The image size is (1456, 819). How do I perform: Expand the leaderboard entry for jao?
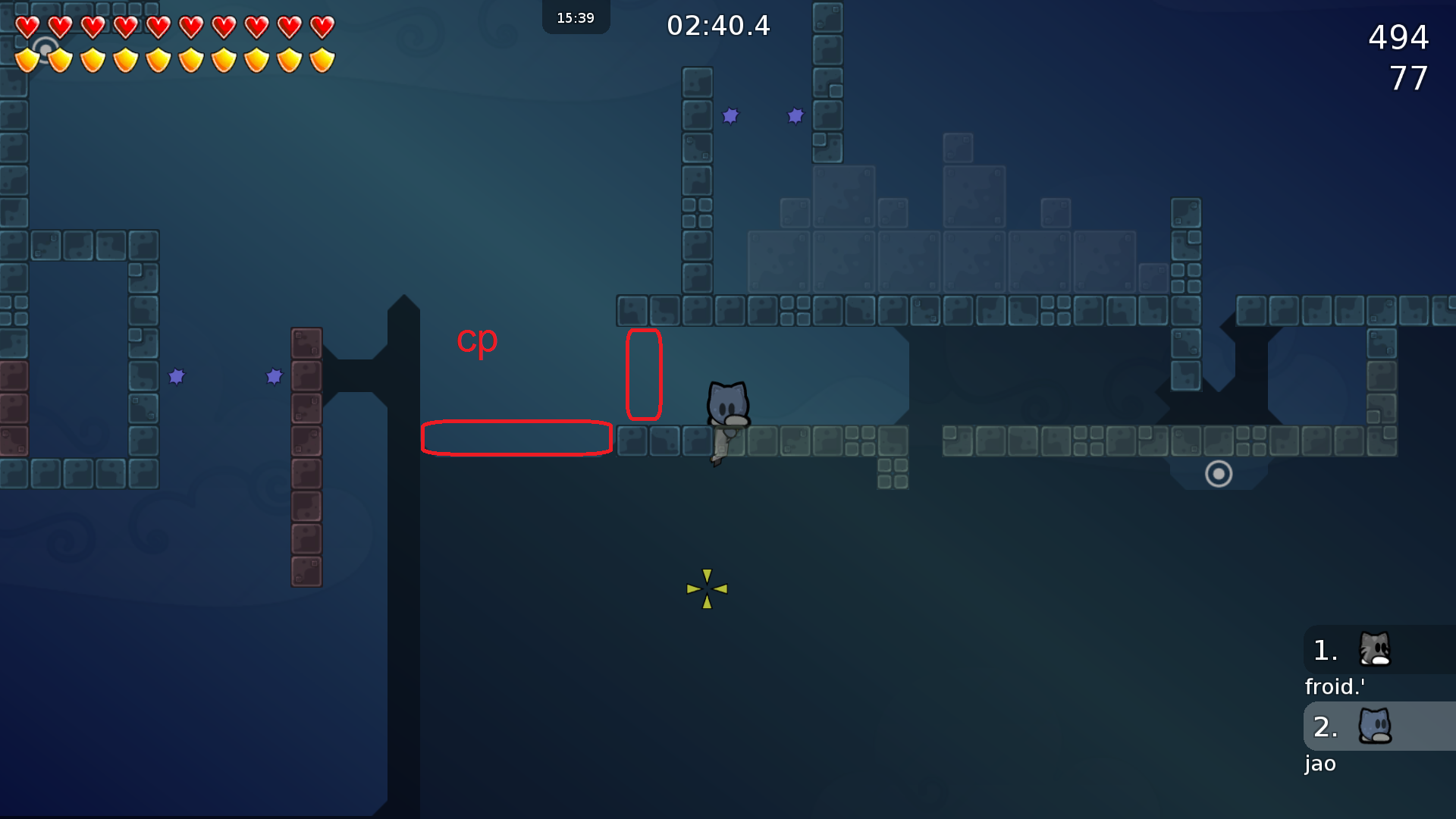[x=1319, y=764]
